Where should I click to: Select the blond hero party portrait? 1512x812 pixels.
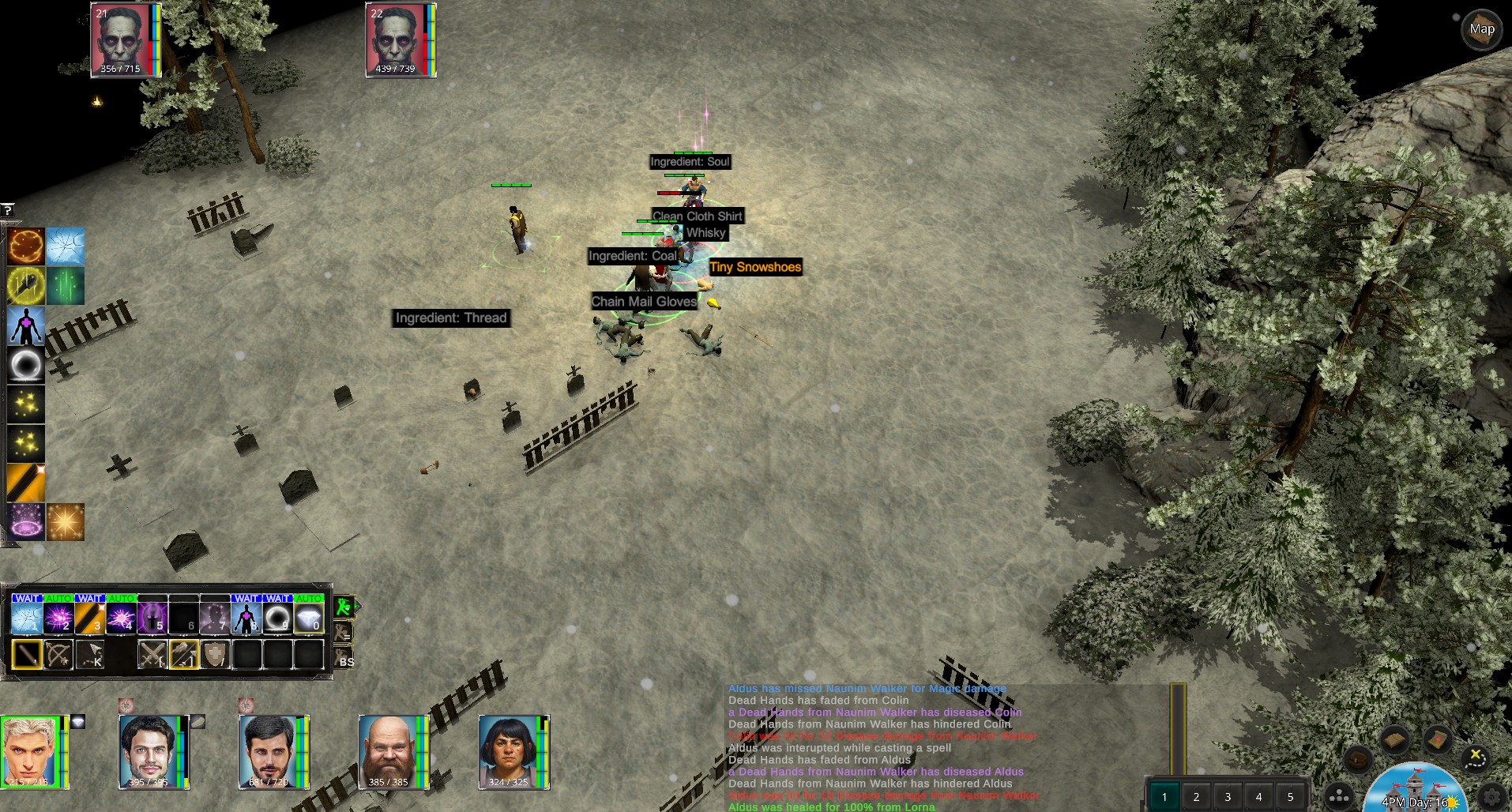30,751
